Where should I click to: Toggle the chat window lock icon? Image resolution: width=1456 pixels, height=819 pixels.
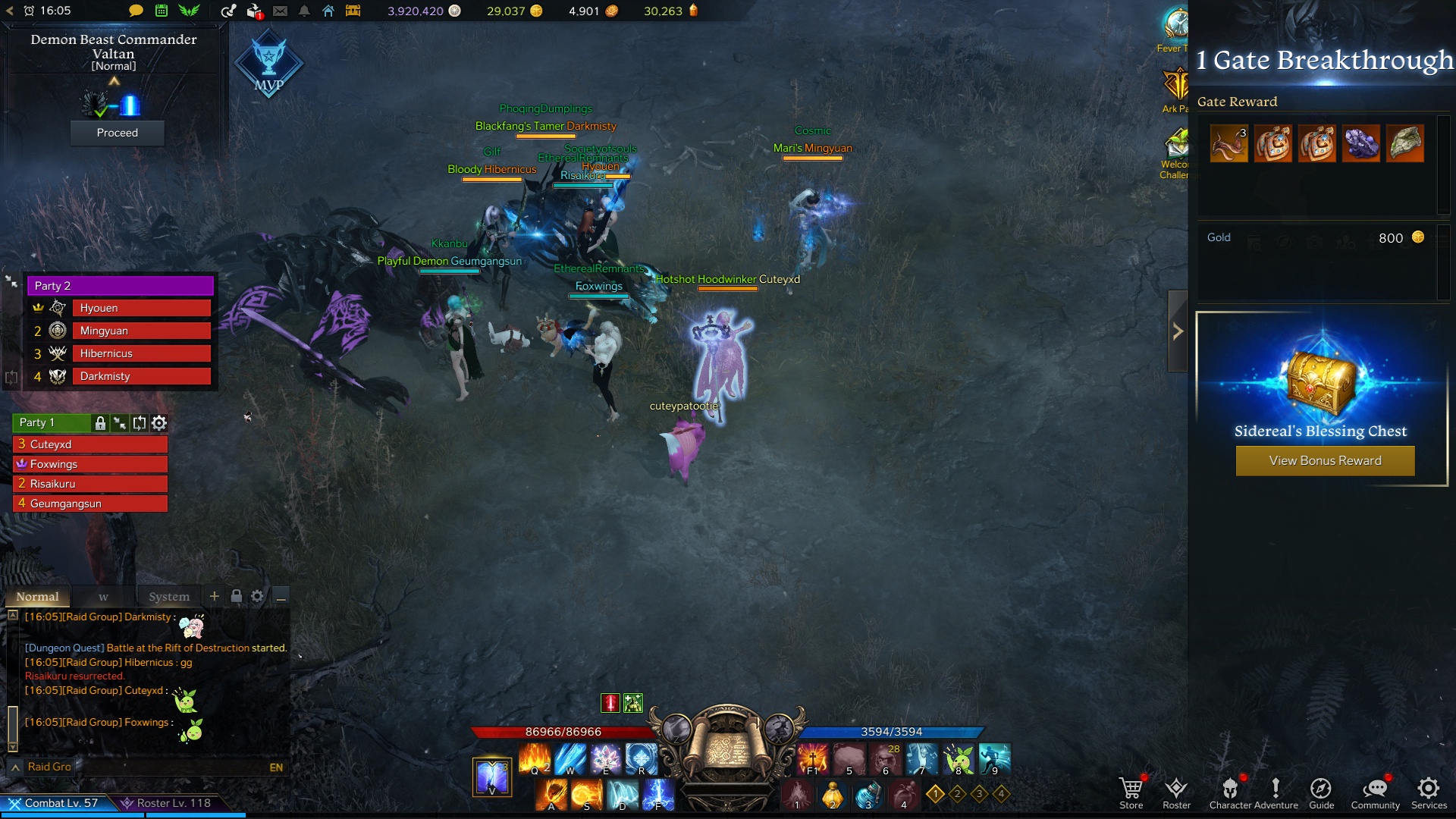(237, 597)
